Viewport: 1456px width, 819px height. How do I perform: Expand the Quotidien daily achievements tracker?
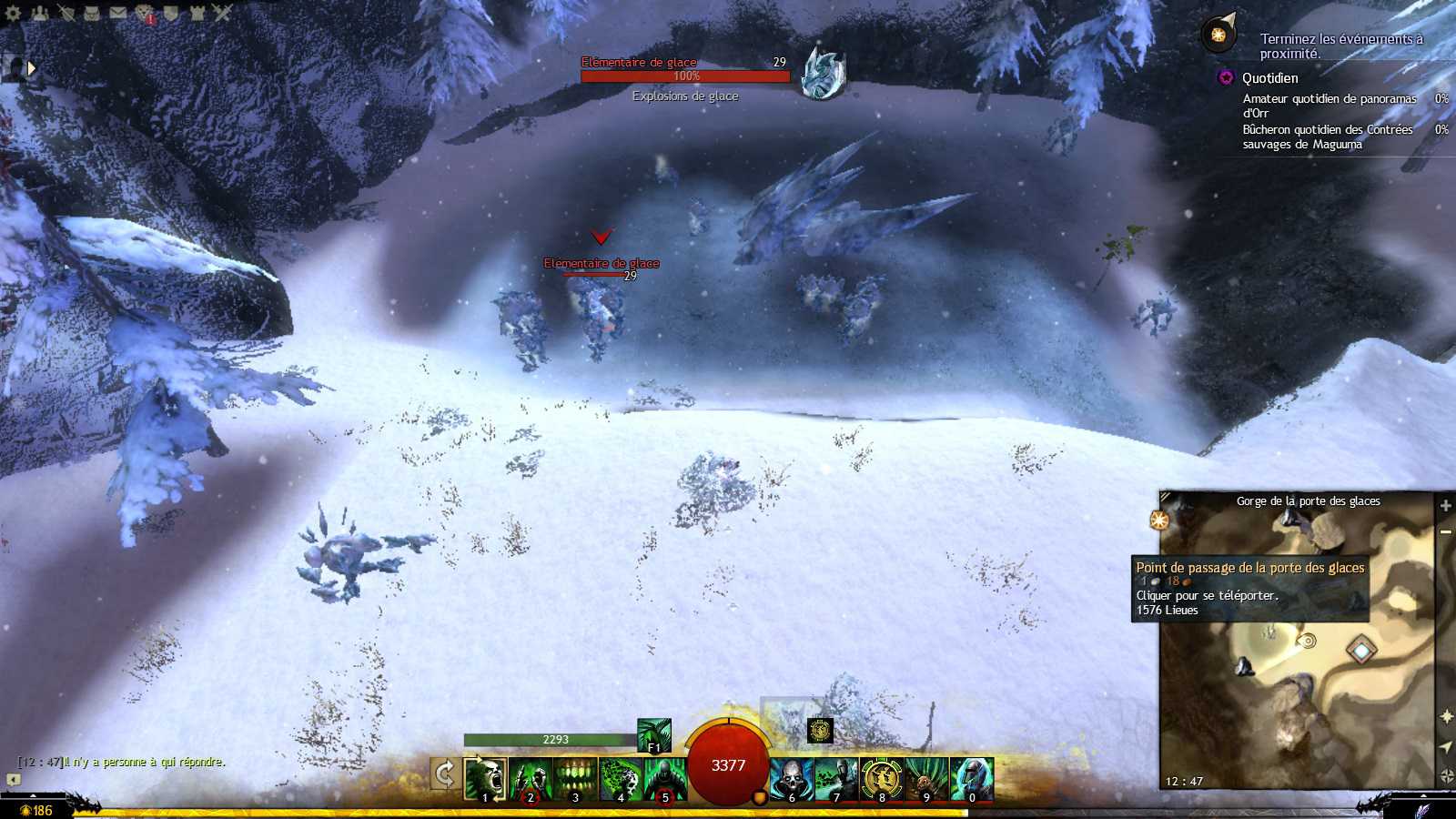(x=1226, y=78)
